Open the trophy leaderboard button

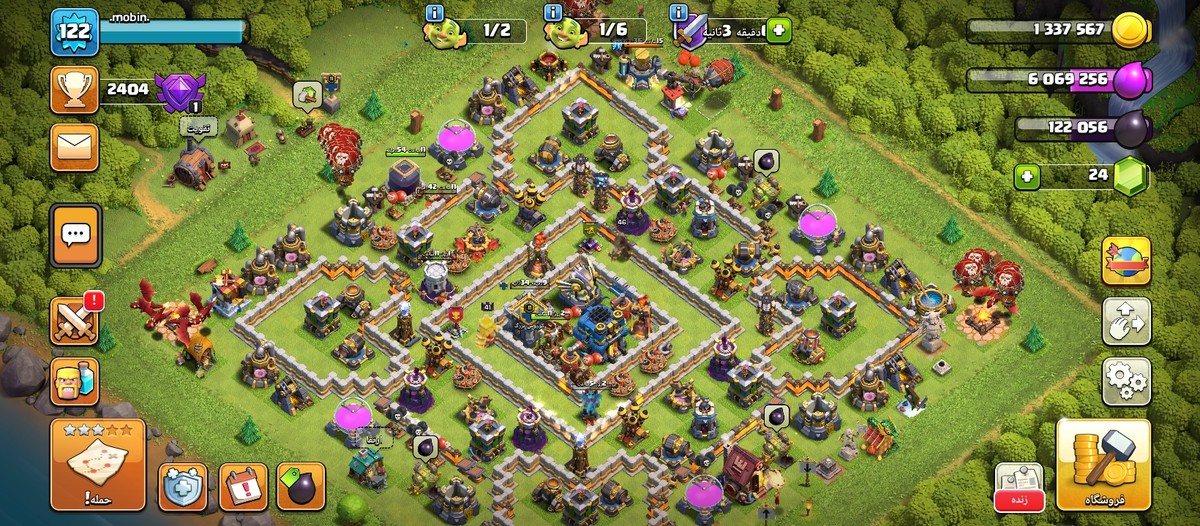pyautogui.click(x=75, y=89)
